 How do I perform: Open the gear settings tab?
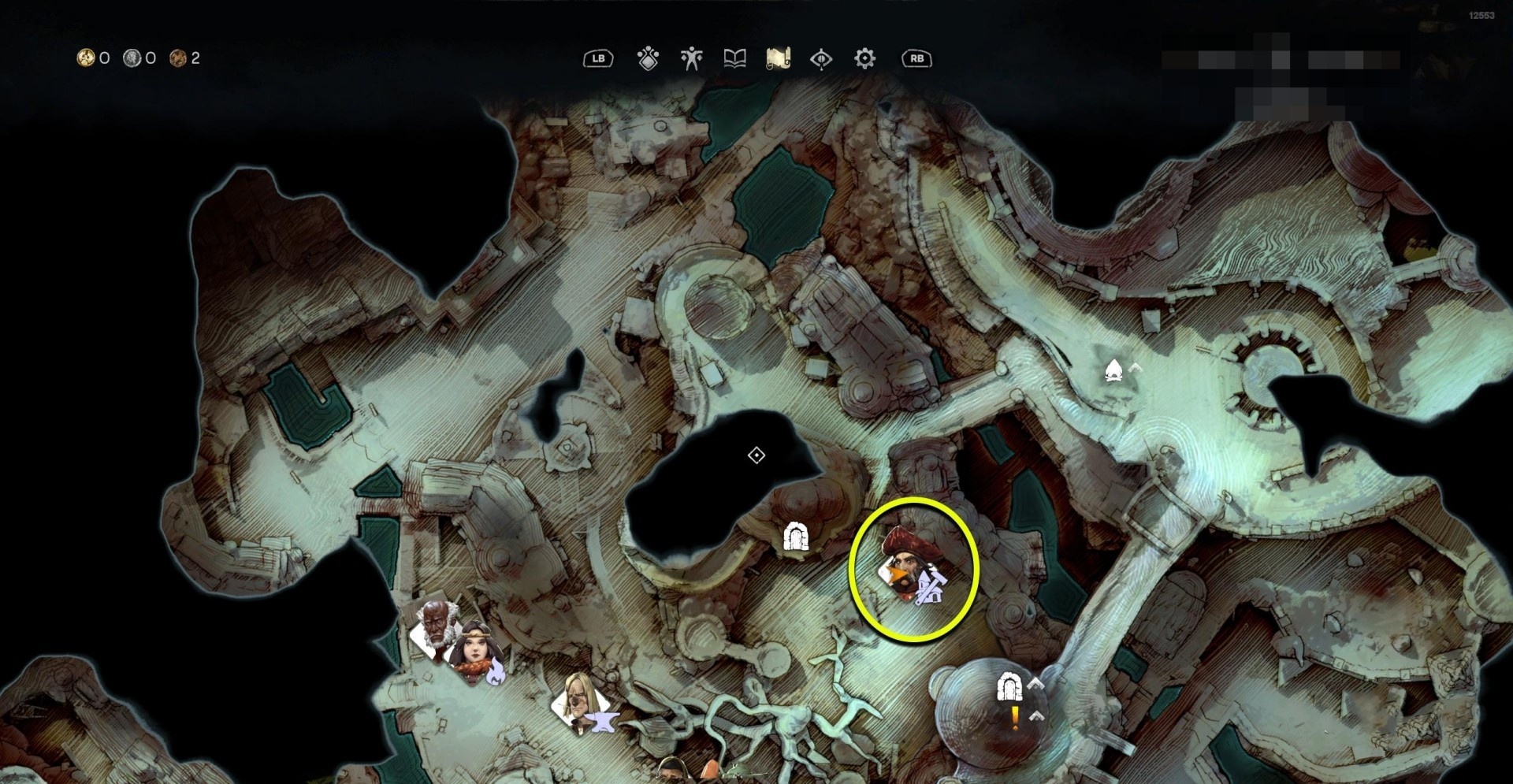pyautogui.click(x=864, y=58)
